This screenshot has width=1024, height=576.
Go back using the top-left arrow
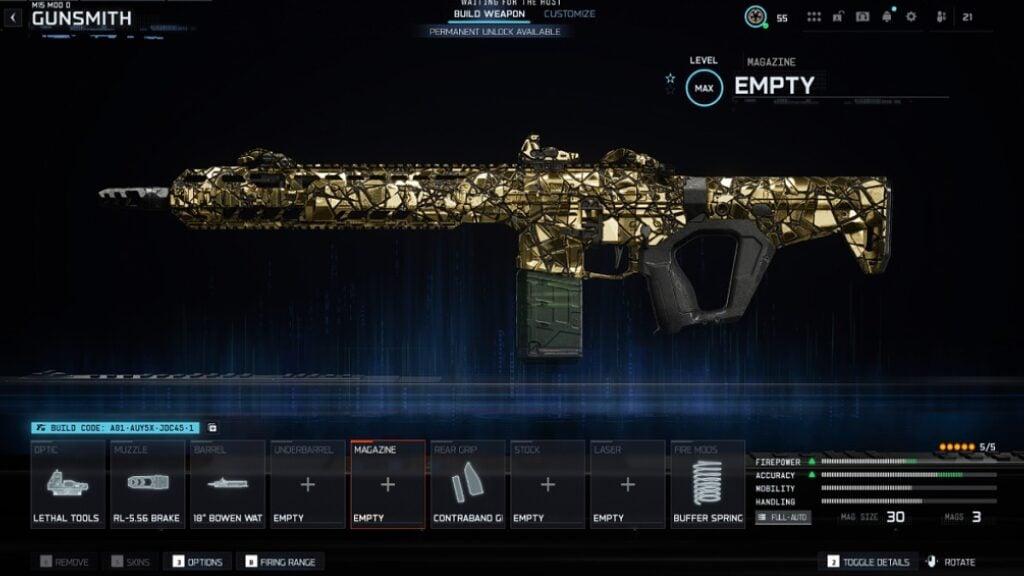click(x=13, y=17)
